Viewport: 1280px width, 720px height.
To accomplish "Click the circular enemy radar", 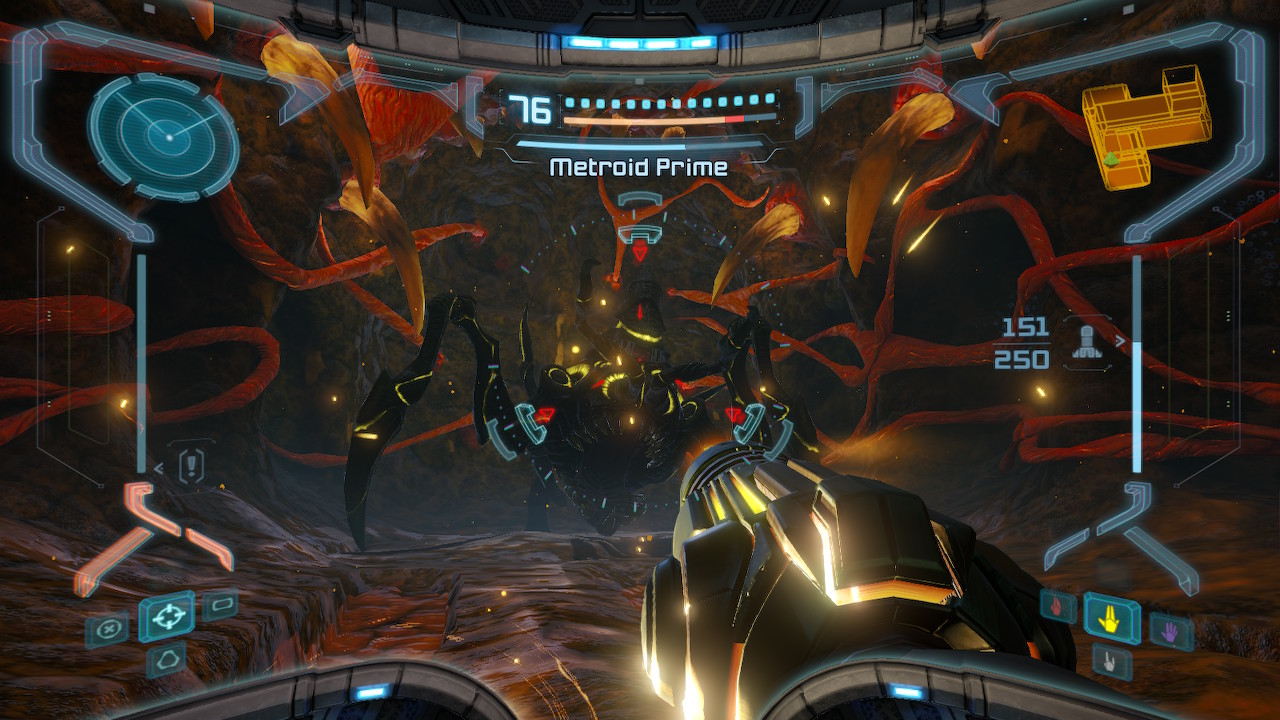I will (x=163, y=135).
